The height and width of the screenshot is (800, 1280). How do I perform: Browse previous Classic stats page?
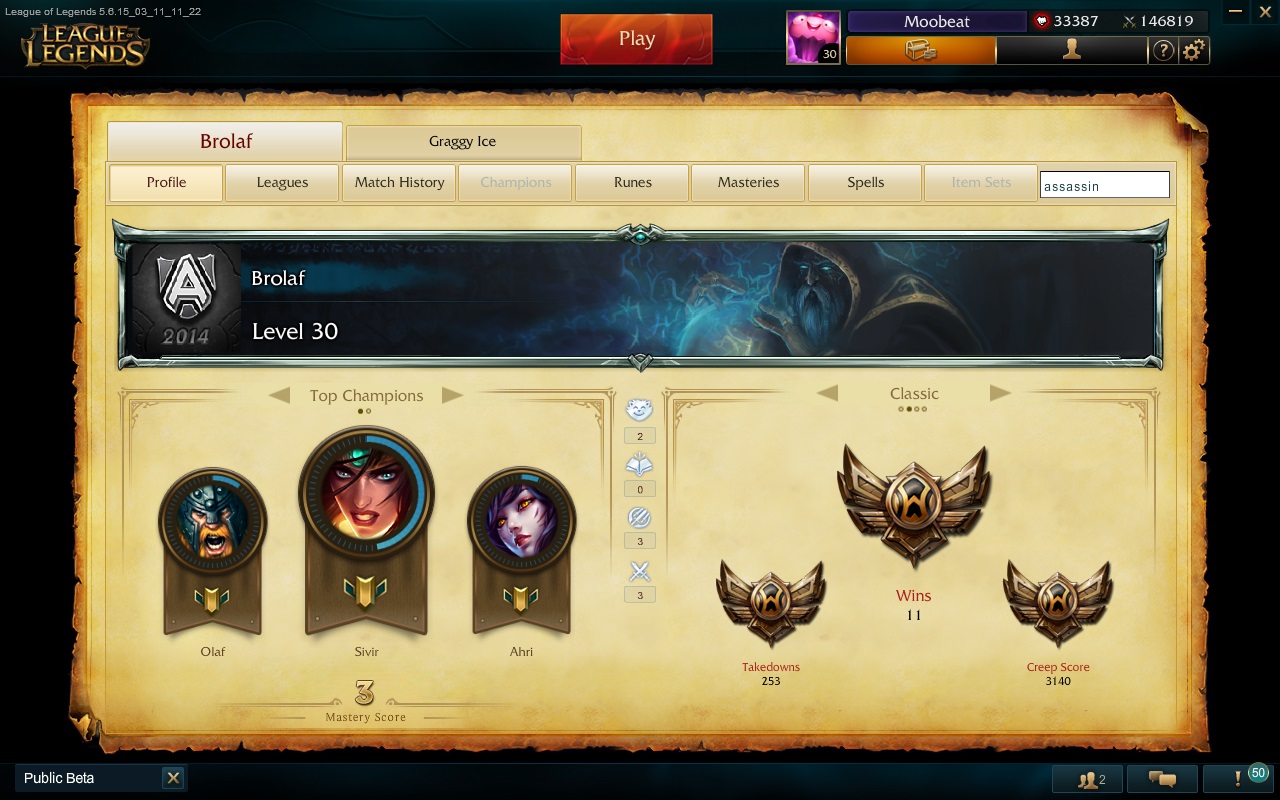point(828,393)
